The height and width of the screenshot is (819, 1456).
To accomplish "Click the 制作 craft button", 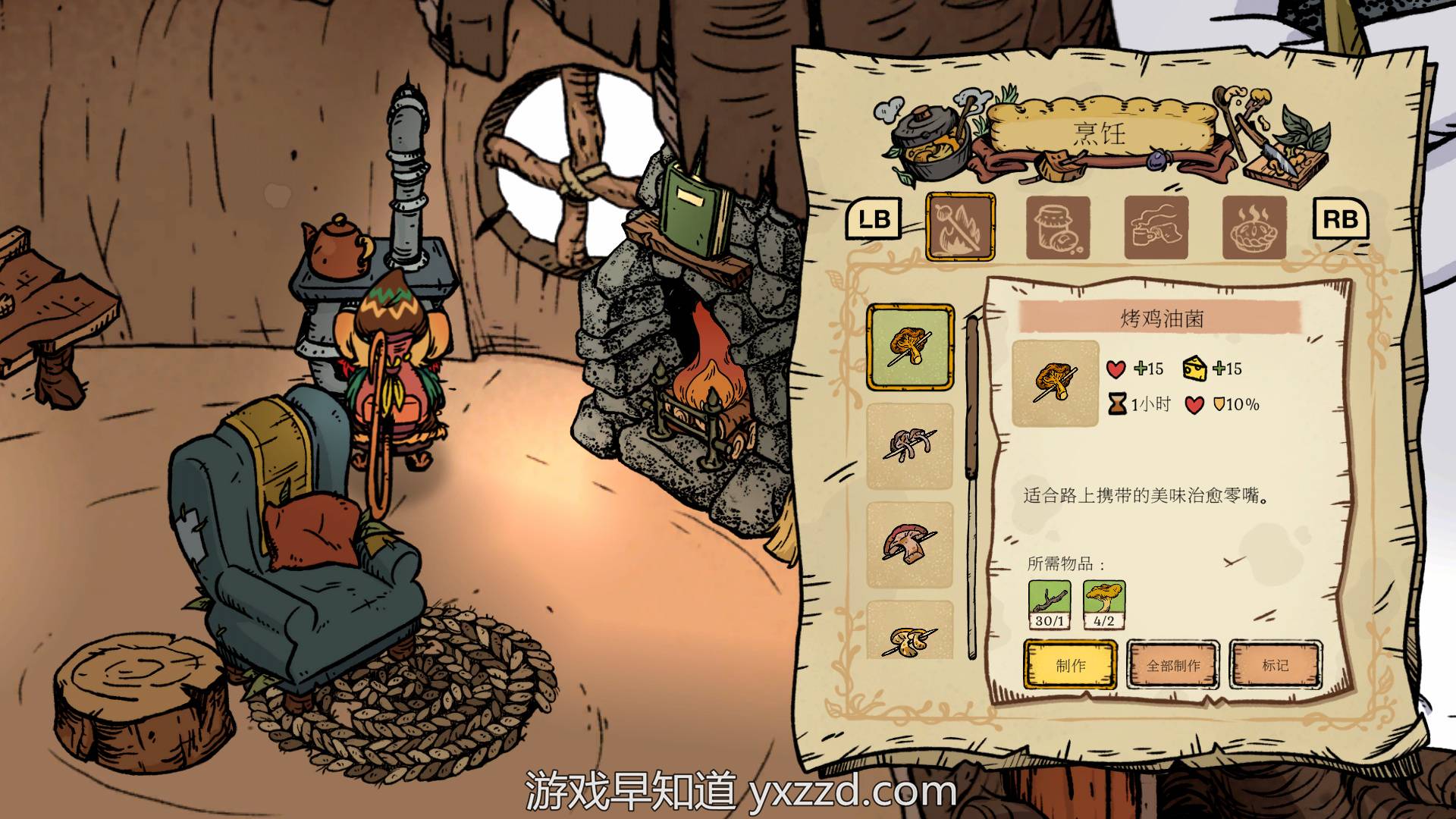I will 1070,665.
